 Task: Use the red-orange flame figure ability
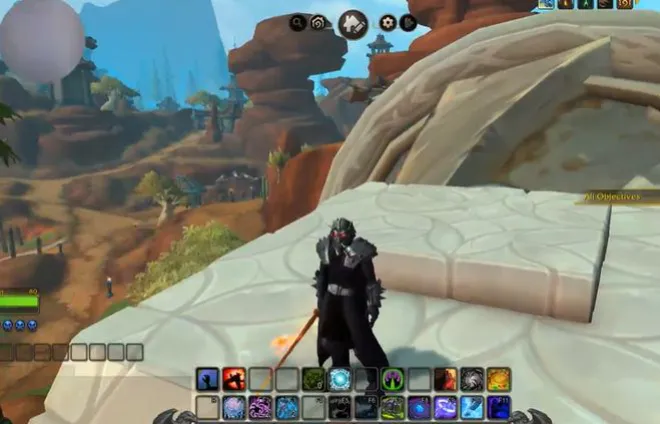(x=446, y=379)
